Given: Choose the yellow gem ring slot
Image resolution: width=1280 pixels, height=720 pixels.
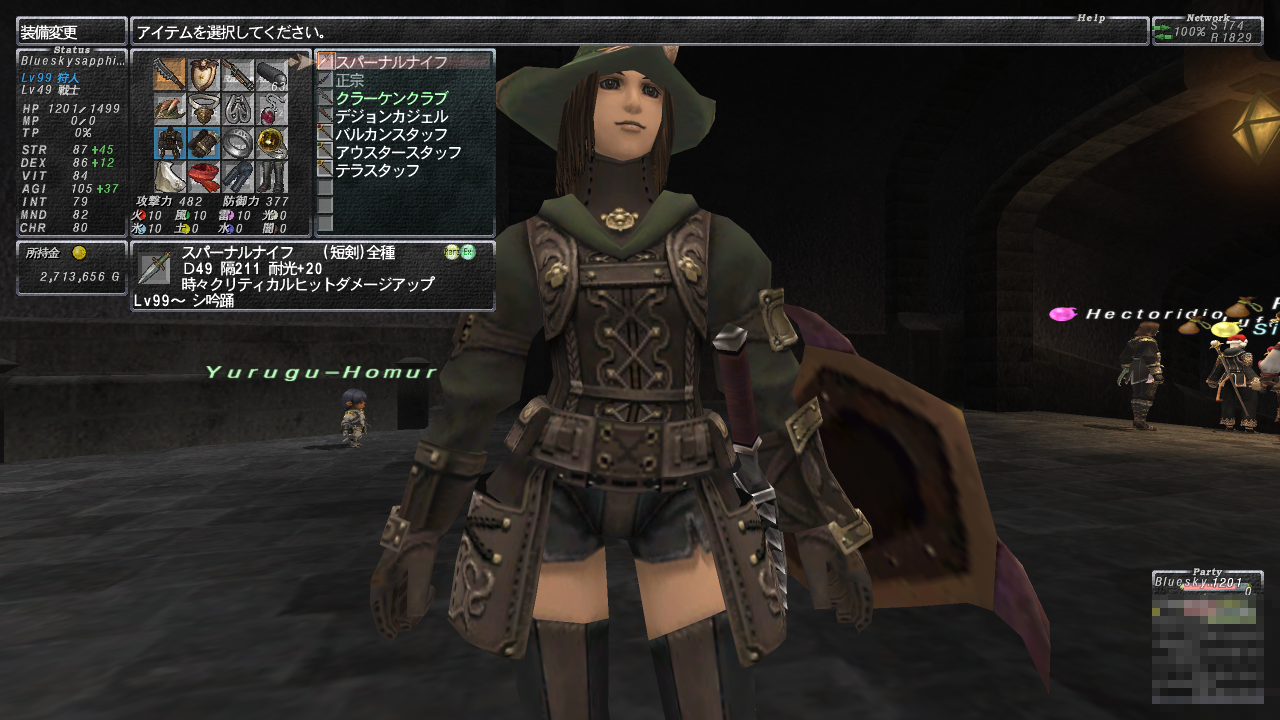Looking at the screenshot, I should click(272, 143).
